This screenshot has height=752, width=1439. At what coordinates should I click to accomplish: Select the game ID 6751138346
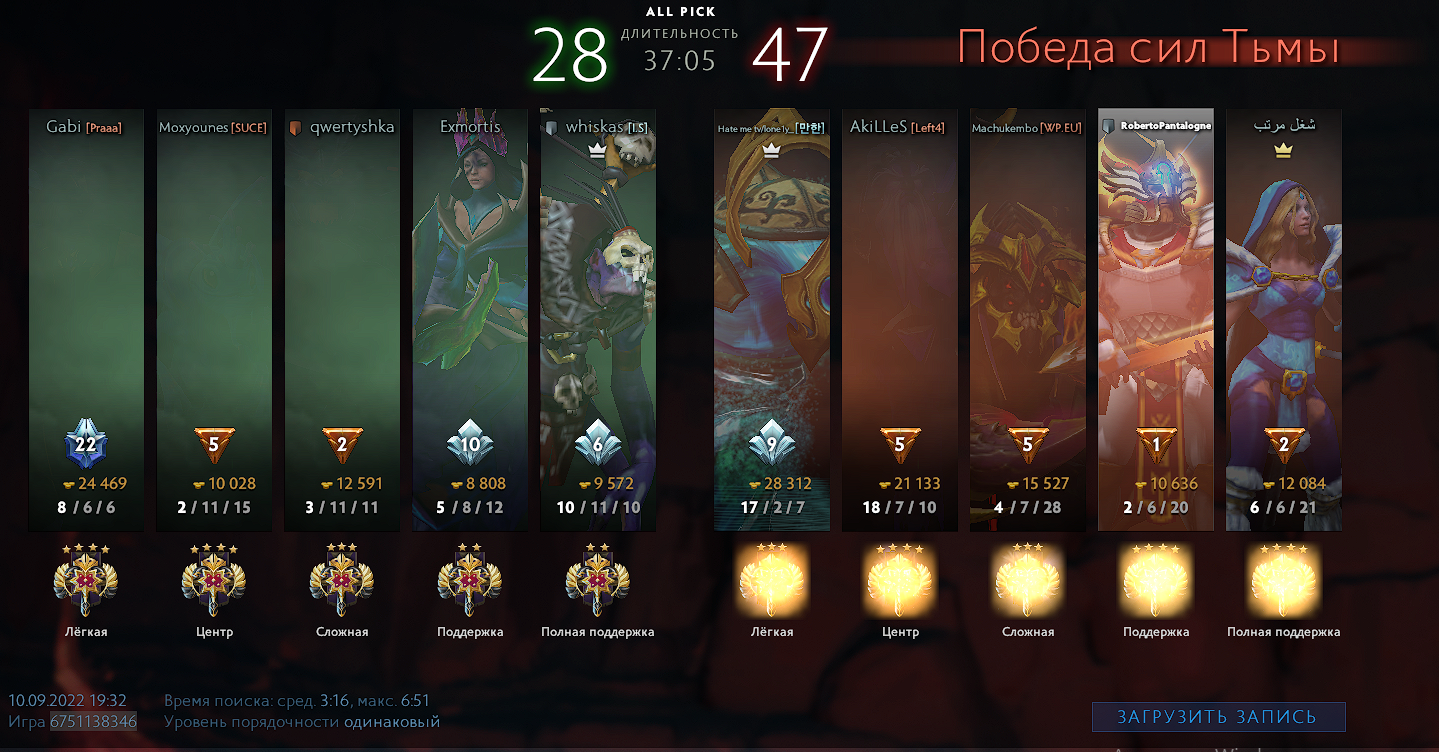click(x=96, y=721)
